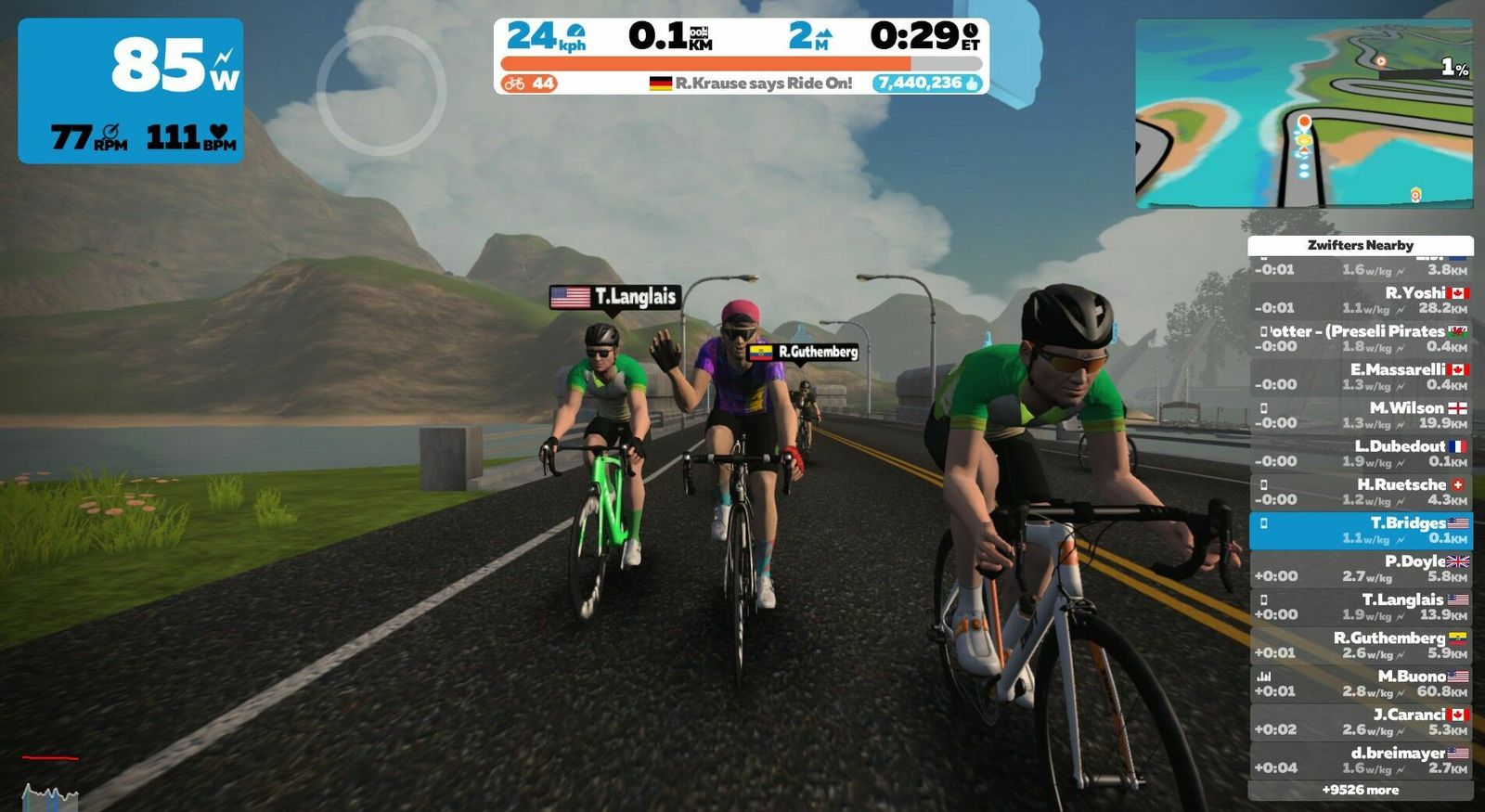Choose the Preseli Pirates rider row

tap(1361, 338)
